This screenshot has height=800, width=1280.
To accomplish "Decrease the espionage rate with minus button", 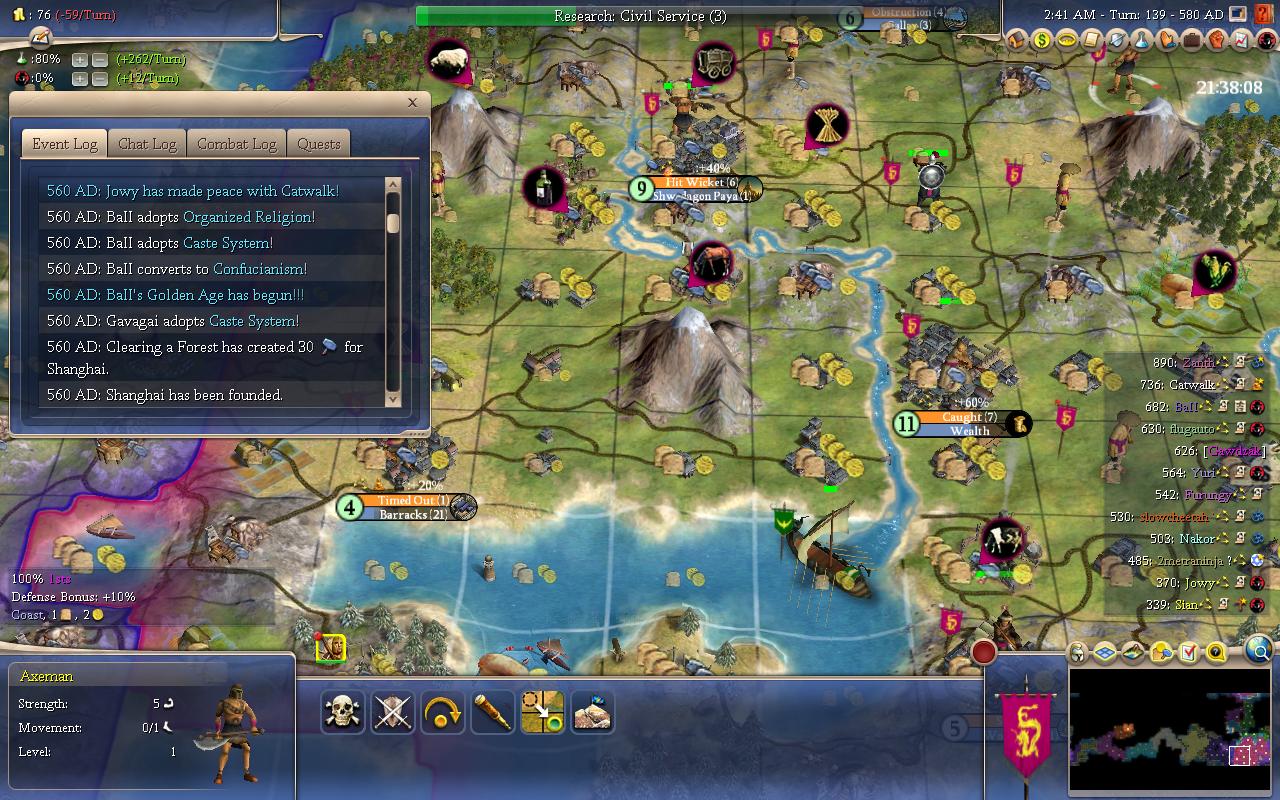I will coord(99,79).
